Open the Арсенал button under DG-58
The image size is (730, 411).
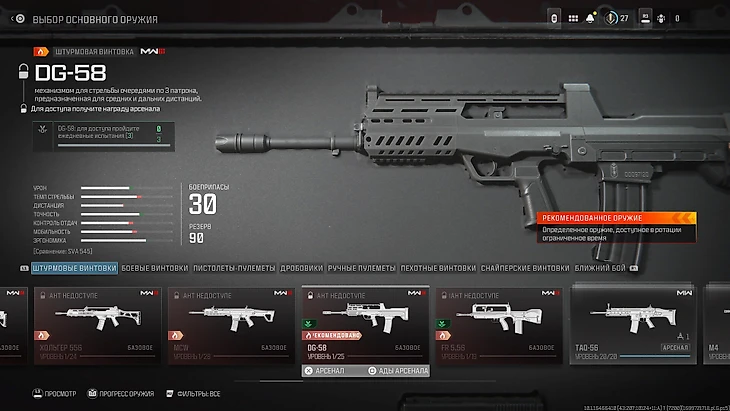coord(325,370)
